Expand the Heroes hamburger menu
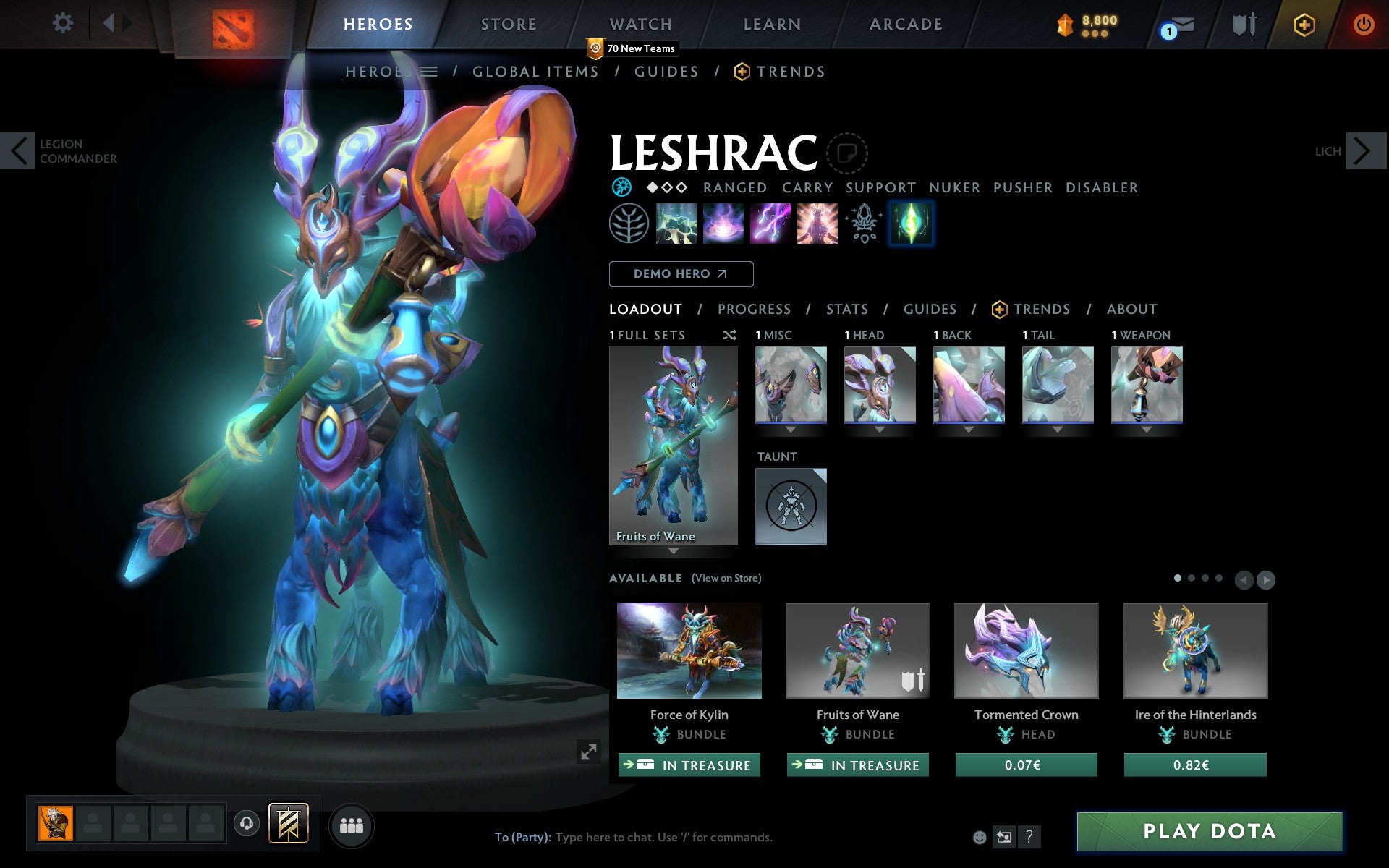The image size is (1389, 868). (430, 72)
